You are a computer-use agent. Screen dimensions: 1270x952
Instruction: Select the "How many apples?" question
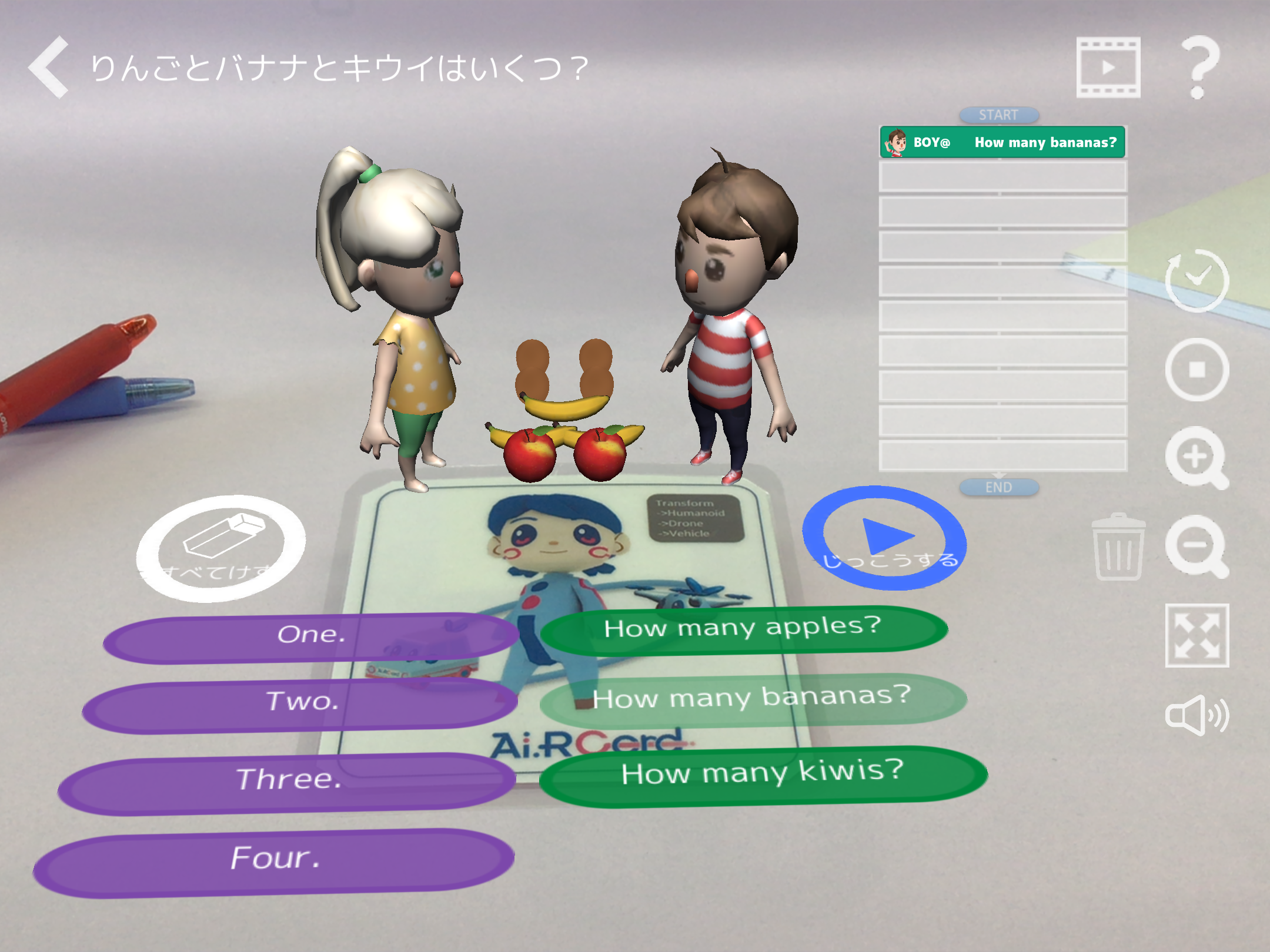click(743, 628)
